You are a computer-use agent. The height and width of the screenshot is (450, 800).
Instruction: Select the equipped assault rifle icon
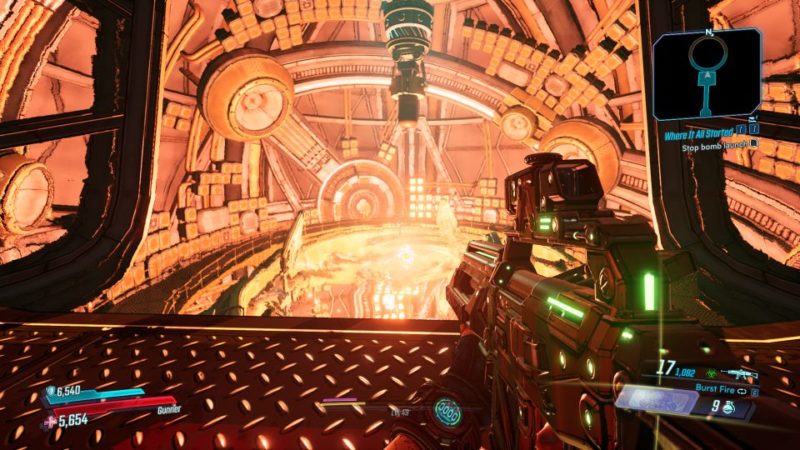coord(741,373)
